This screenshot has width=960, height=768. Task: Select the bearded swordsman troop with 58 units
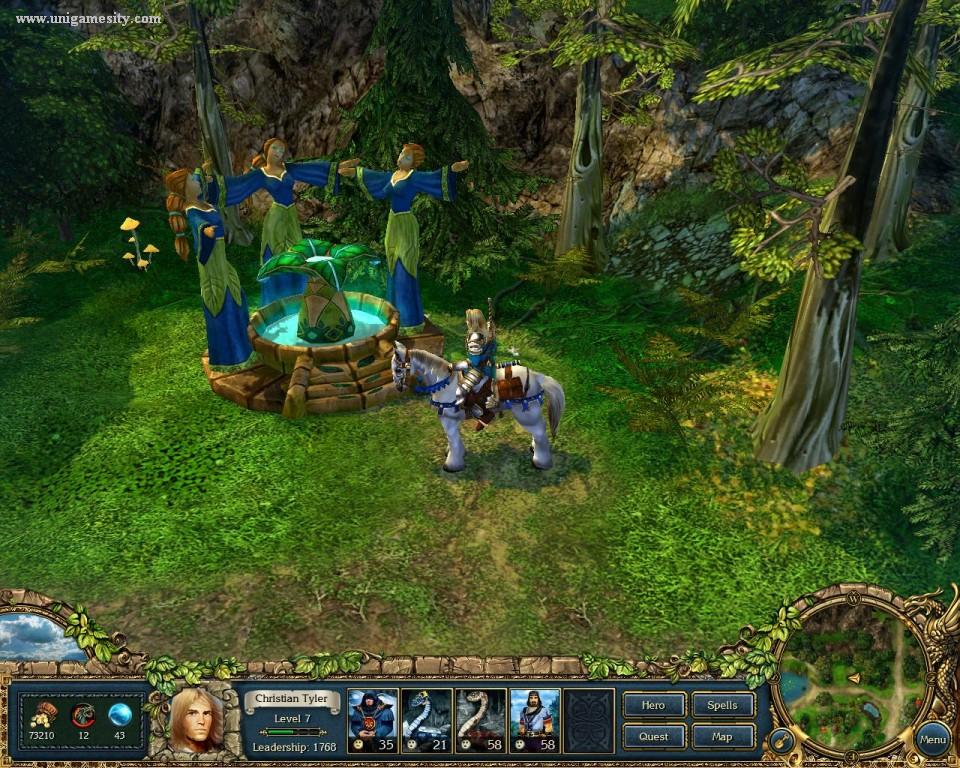coord(534,720)
